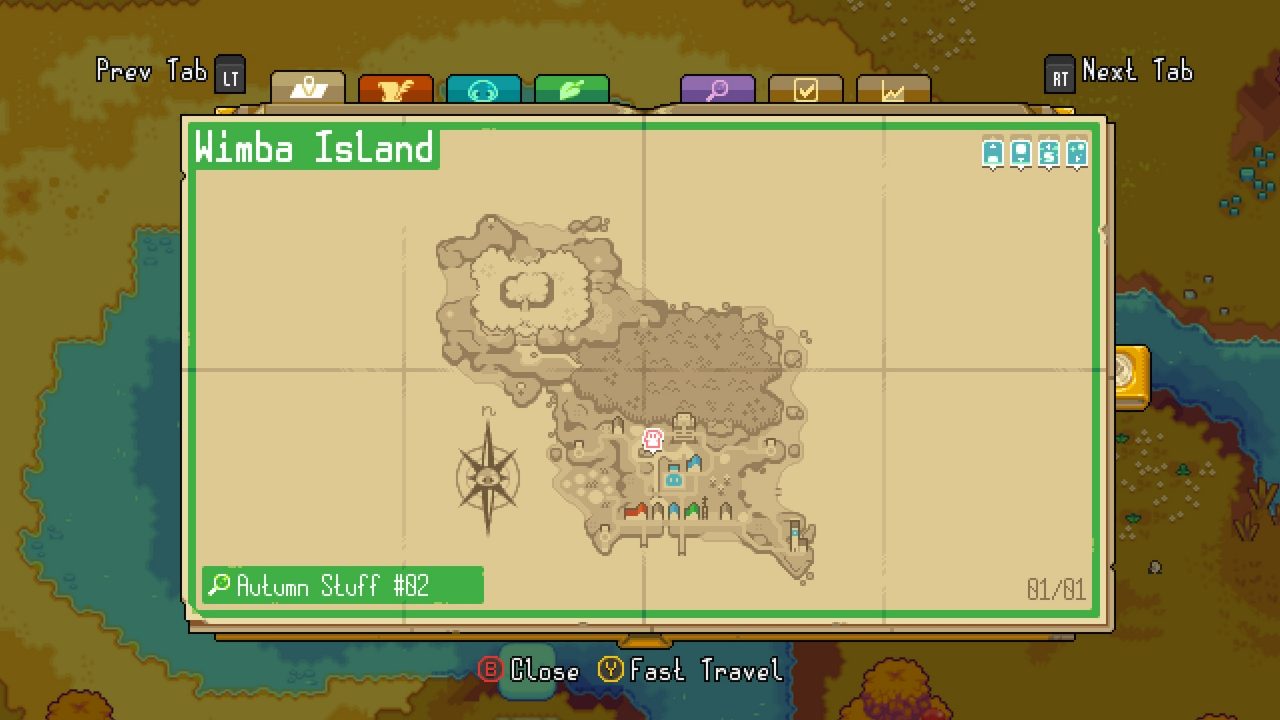Screen dimensions: 1280x720
Task: Toggle the S-marked legend filter top-right
Action: coord(1049,152)
